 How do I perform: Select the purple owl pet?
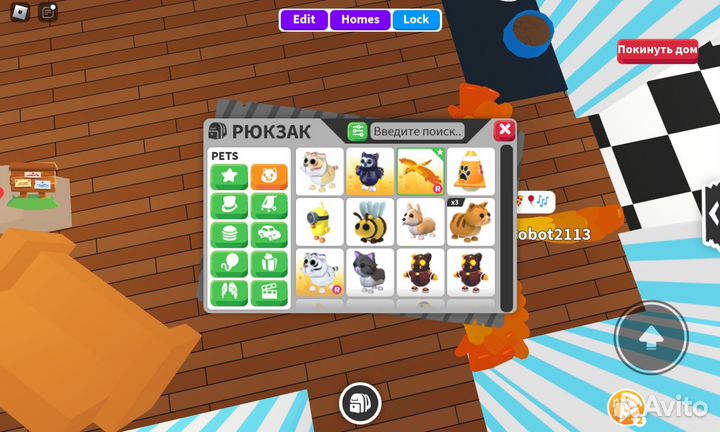point(369,171)
